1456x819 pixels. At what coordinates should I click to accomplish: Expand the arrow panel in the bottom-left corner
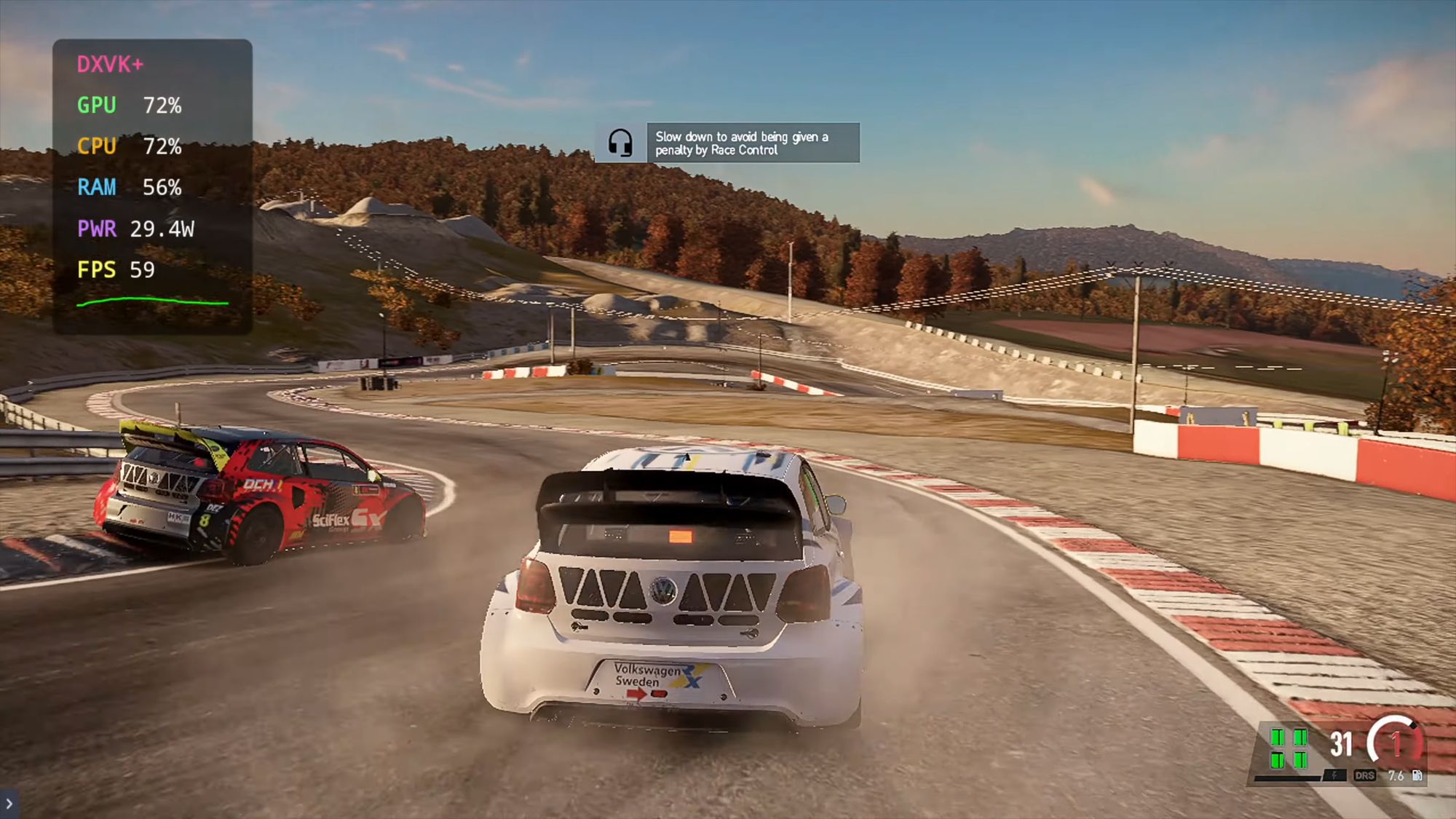(x=9, y=804)
